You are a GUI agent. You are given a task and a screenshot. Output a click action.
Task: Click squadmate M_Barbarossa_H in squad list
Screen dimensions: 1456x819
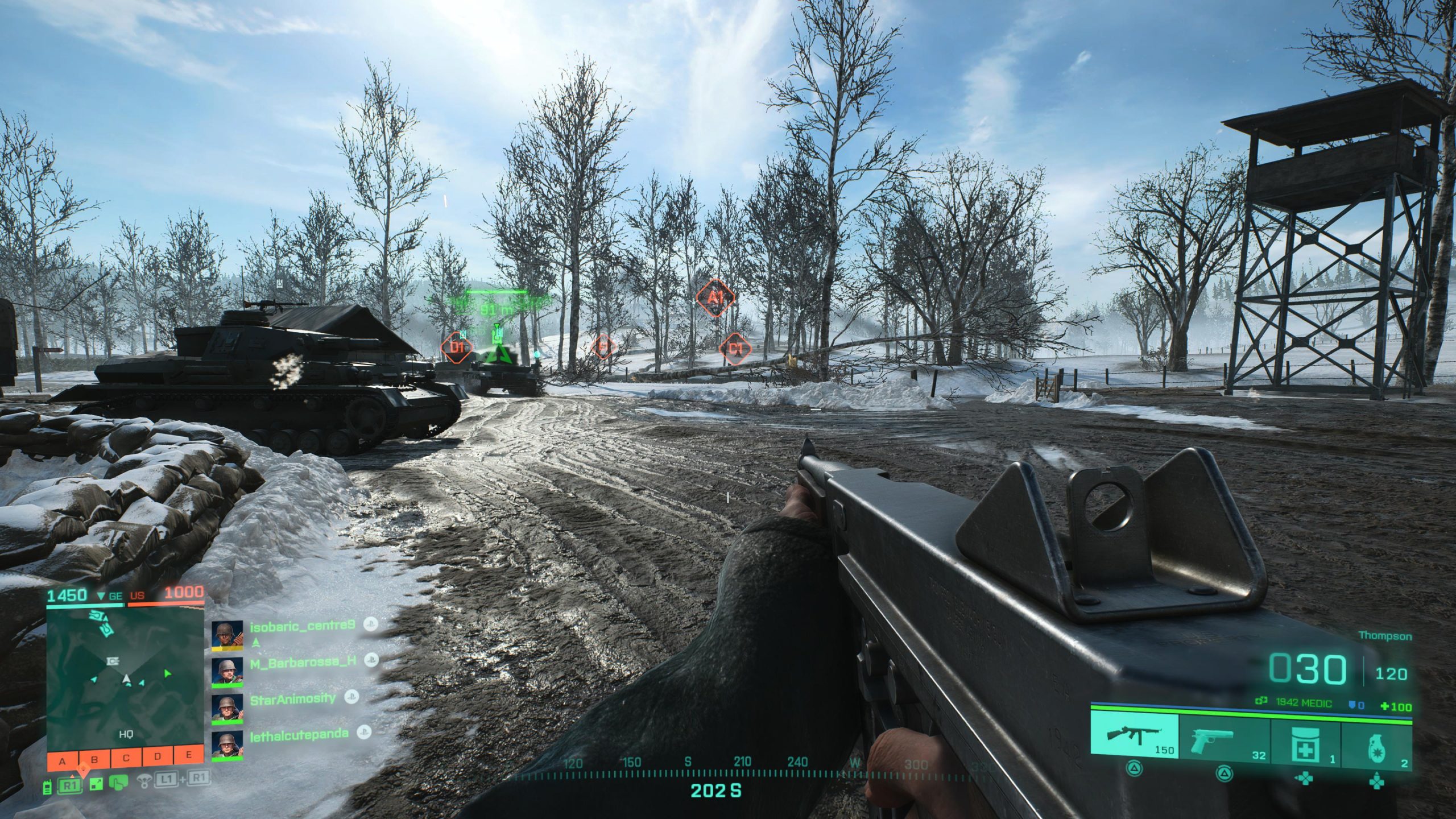[x=303, y=661]
